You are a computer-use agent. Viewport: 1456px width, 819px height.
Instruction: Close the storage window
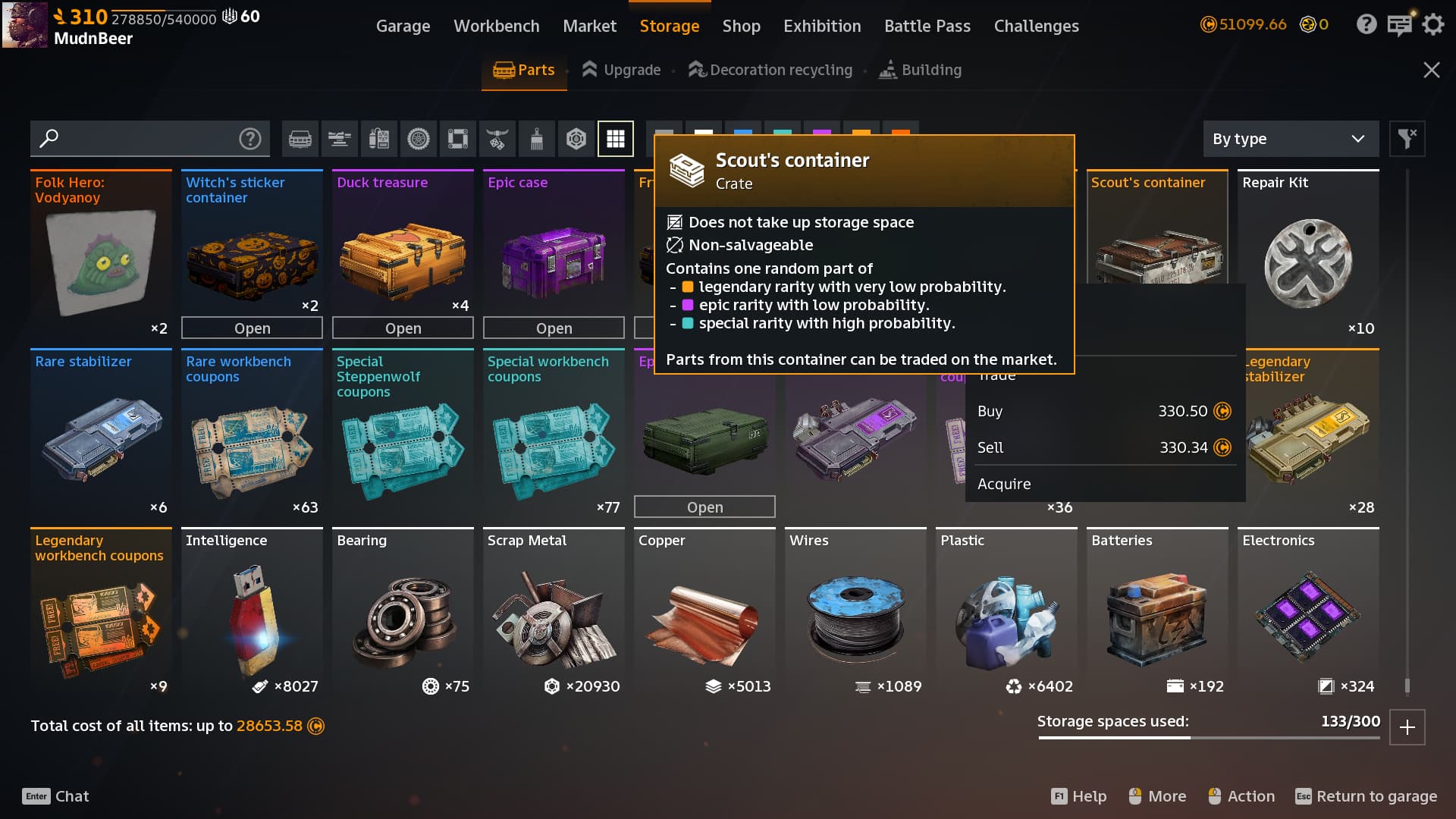pos(1431,70)
